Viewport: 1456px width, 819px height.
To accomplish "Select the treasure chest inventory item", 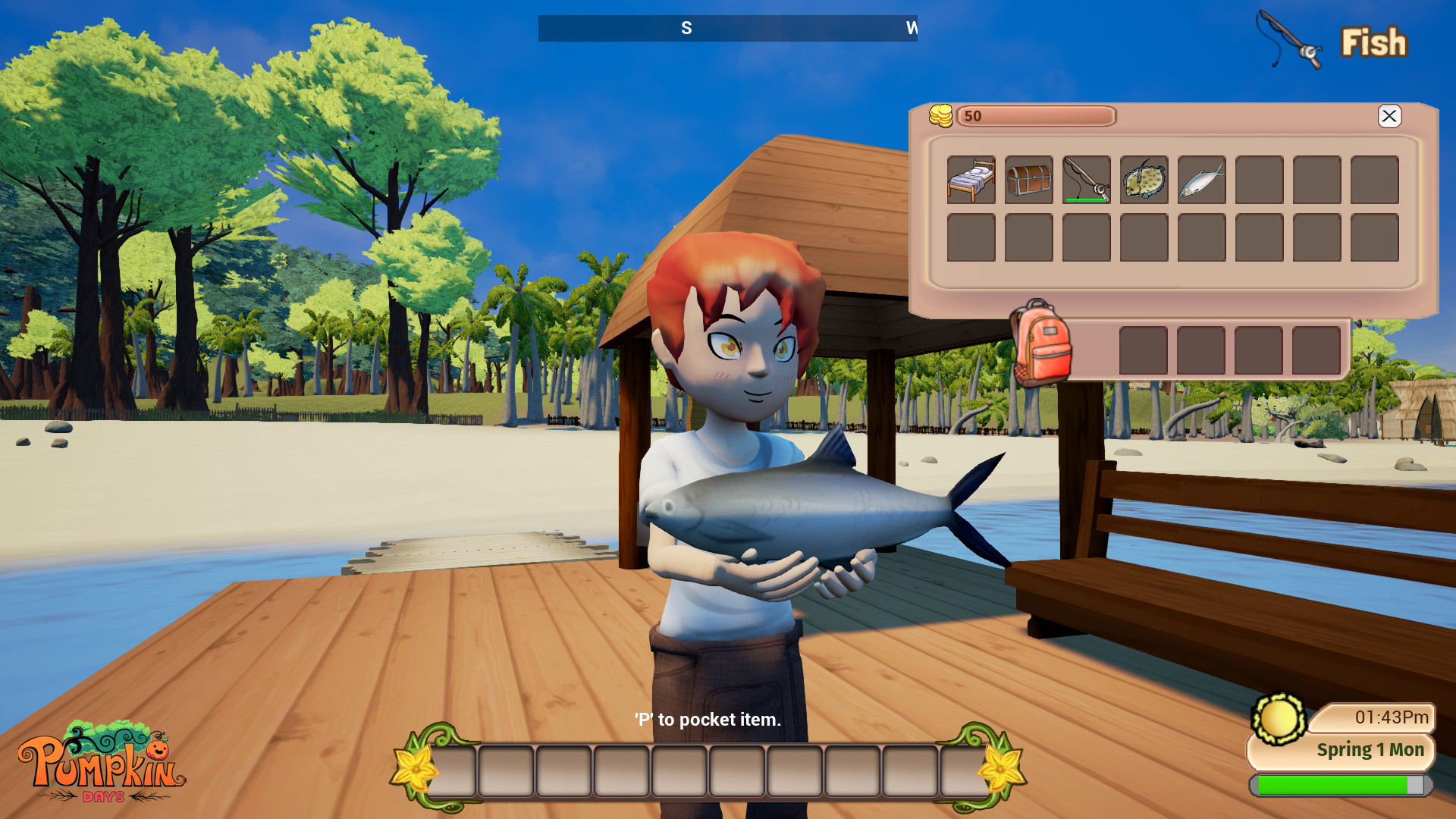I will click(1028, 180).
